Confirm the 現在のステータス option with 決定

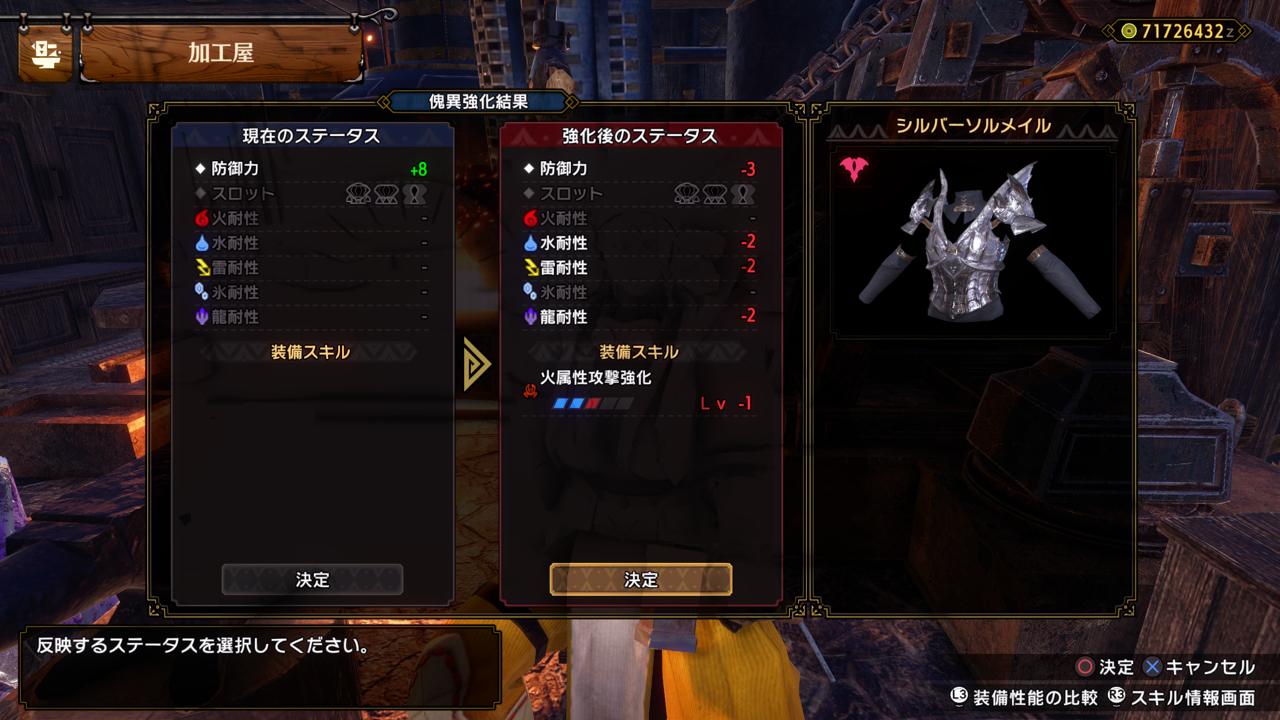click(312, 580)
